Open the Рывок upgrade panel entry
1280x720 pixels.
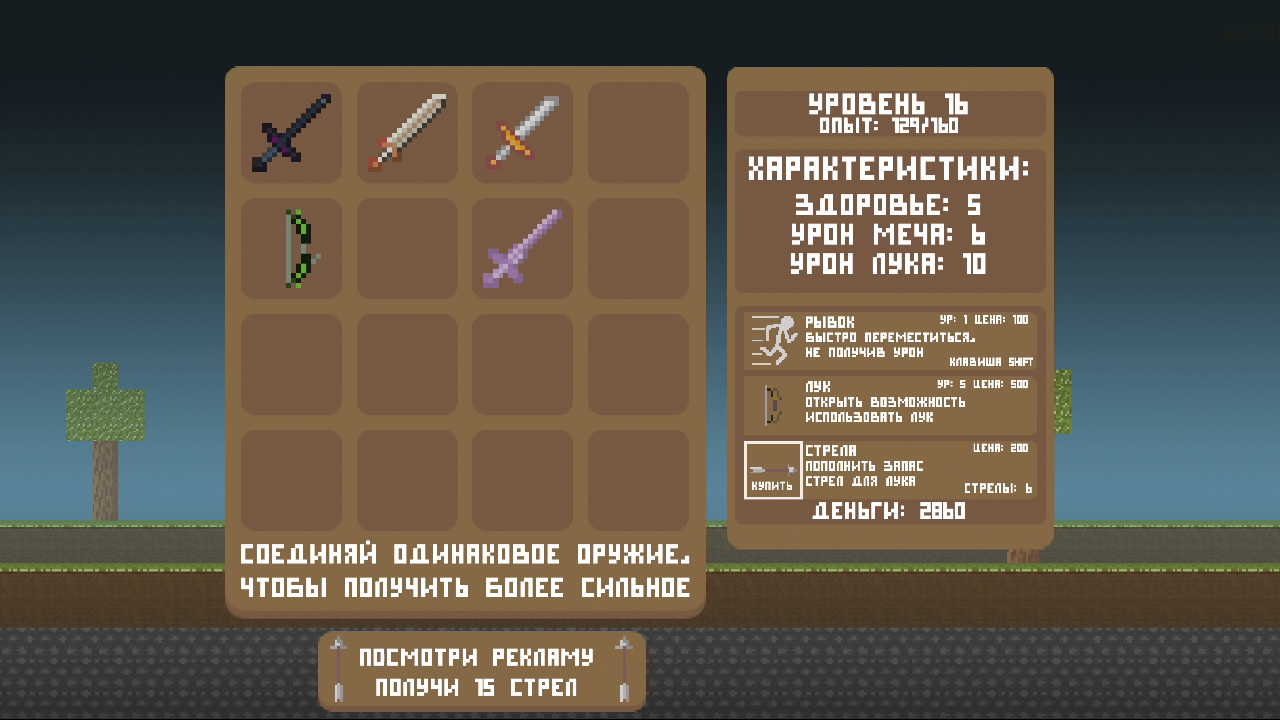click(890, 340)
